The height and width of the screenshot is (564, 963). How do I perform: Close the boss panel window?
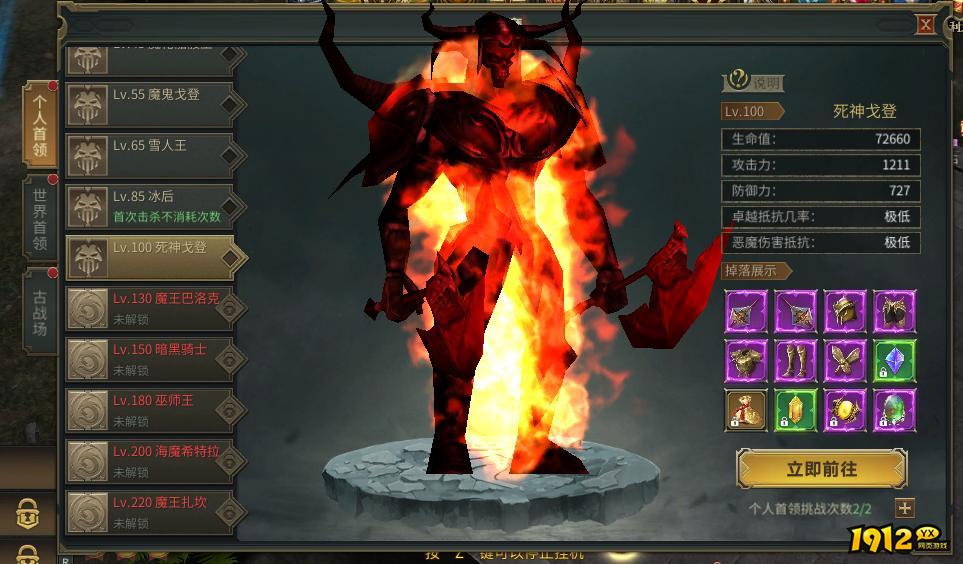point(926,25)
